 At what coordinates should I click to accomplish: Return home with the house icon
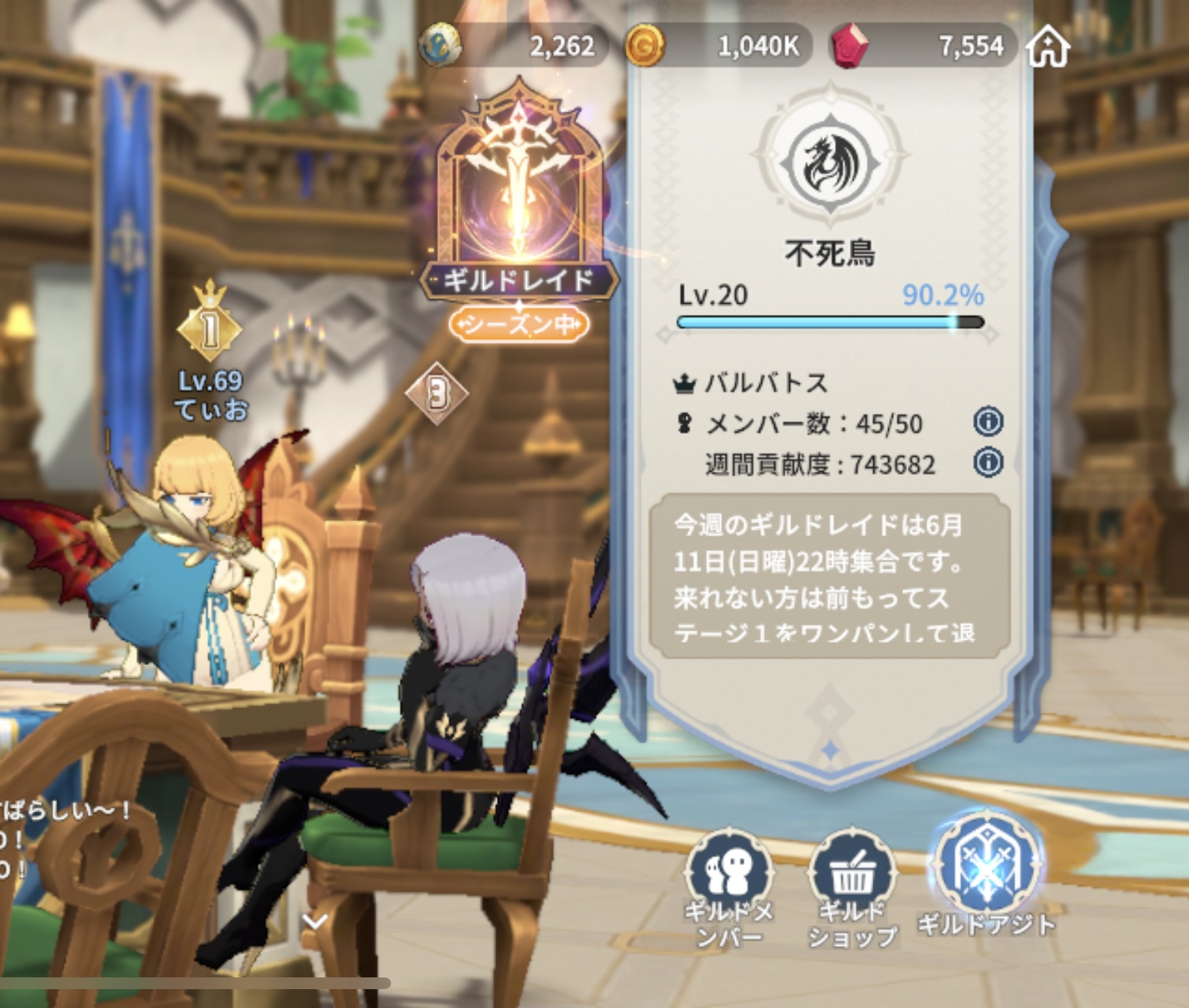click(1048, 47)
